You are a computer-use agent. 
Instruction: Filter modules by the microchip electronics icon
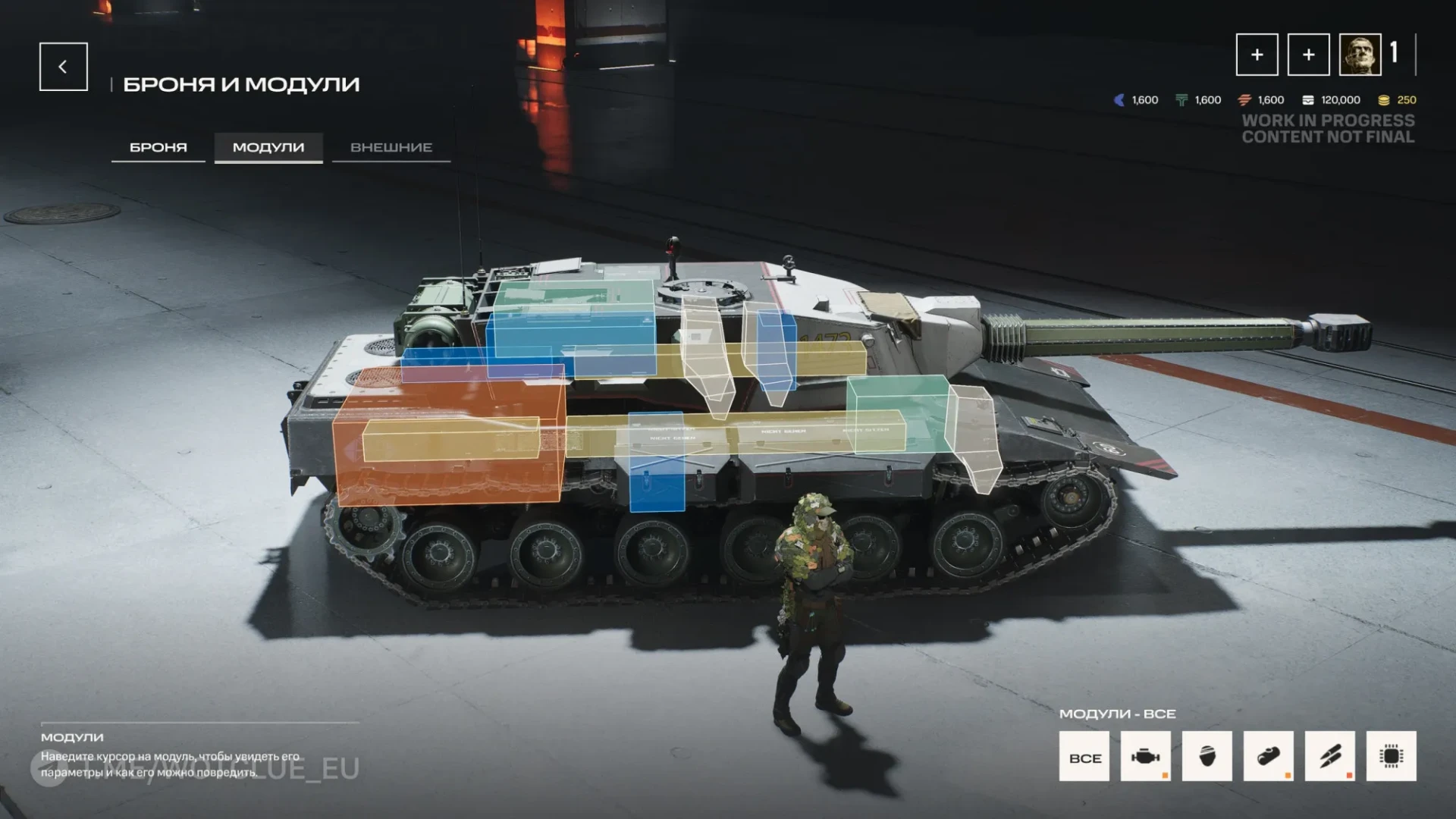(1392, 756)
